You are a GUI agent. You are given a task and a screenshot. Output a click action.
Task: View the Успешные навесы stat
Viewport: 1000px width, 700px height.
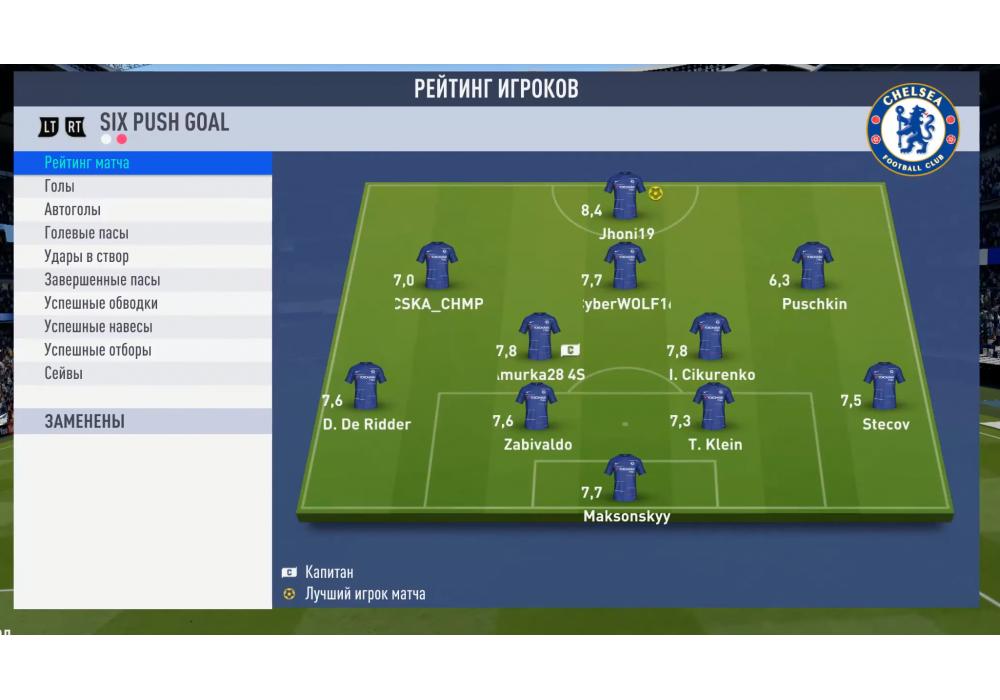142,327
